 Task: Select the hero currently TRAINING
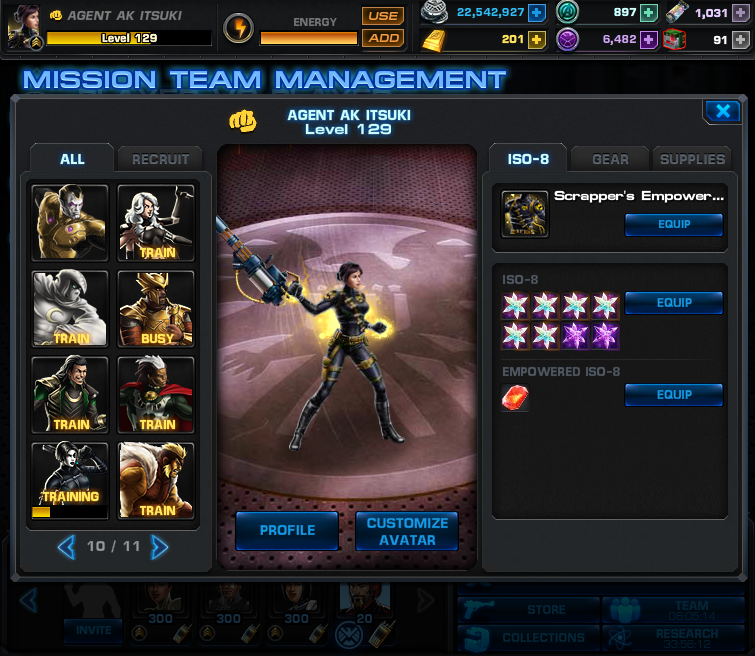click(x=70, y=481)
